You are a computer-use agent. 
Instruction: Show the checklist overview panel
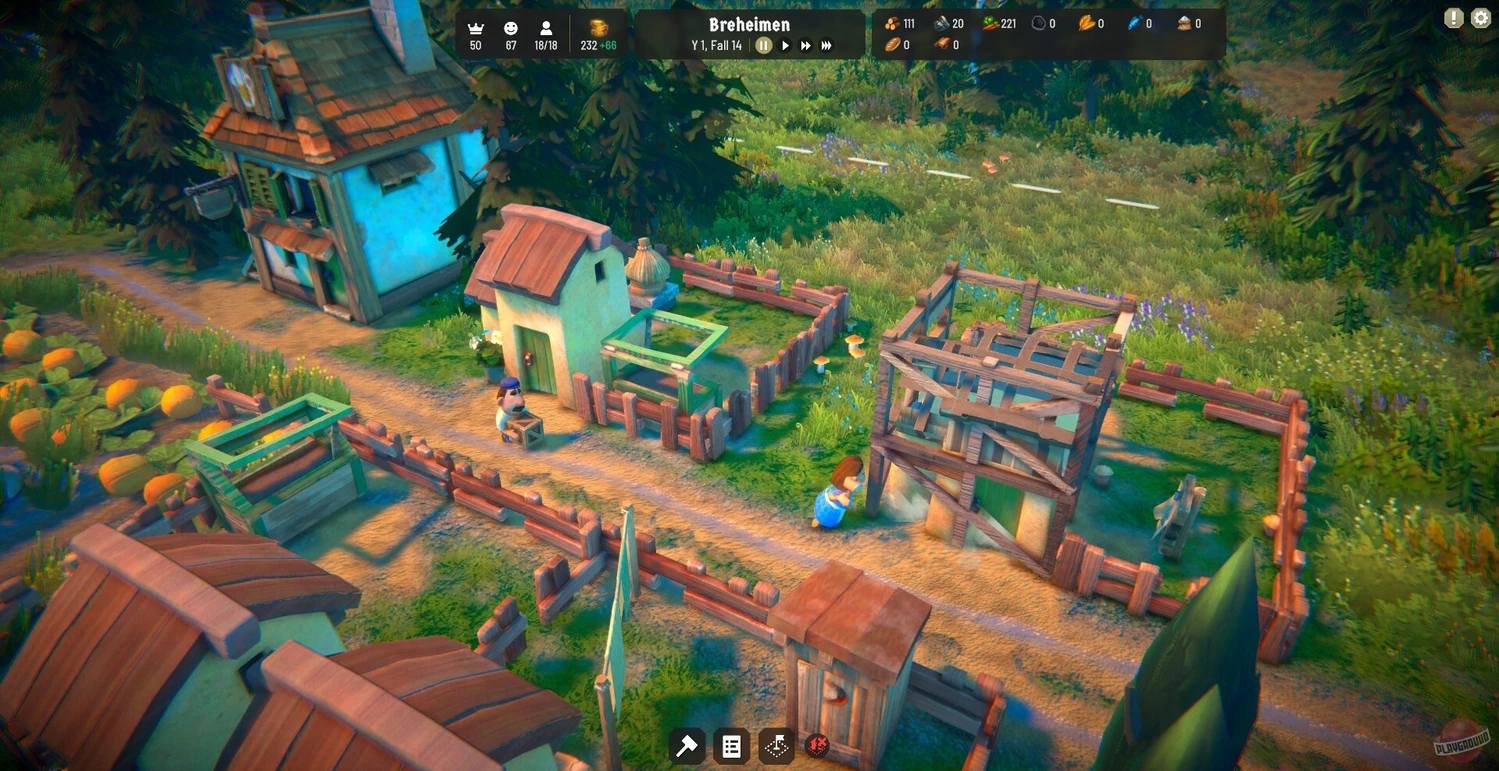point(732,746)
